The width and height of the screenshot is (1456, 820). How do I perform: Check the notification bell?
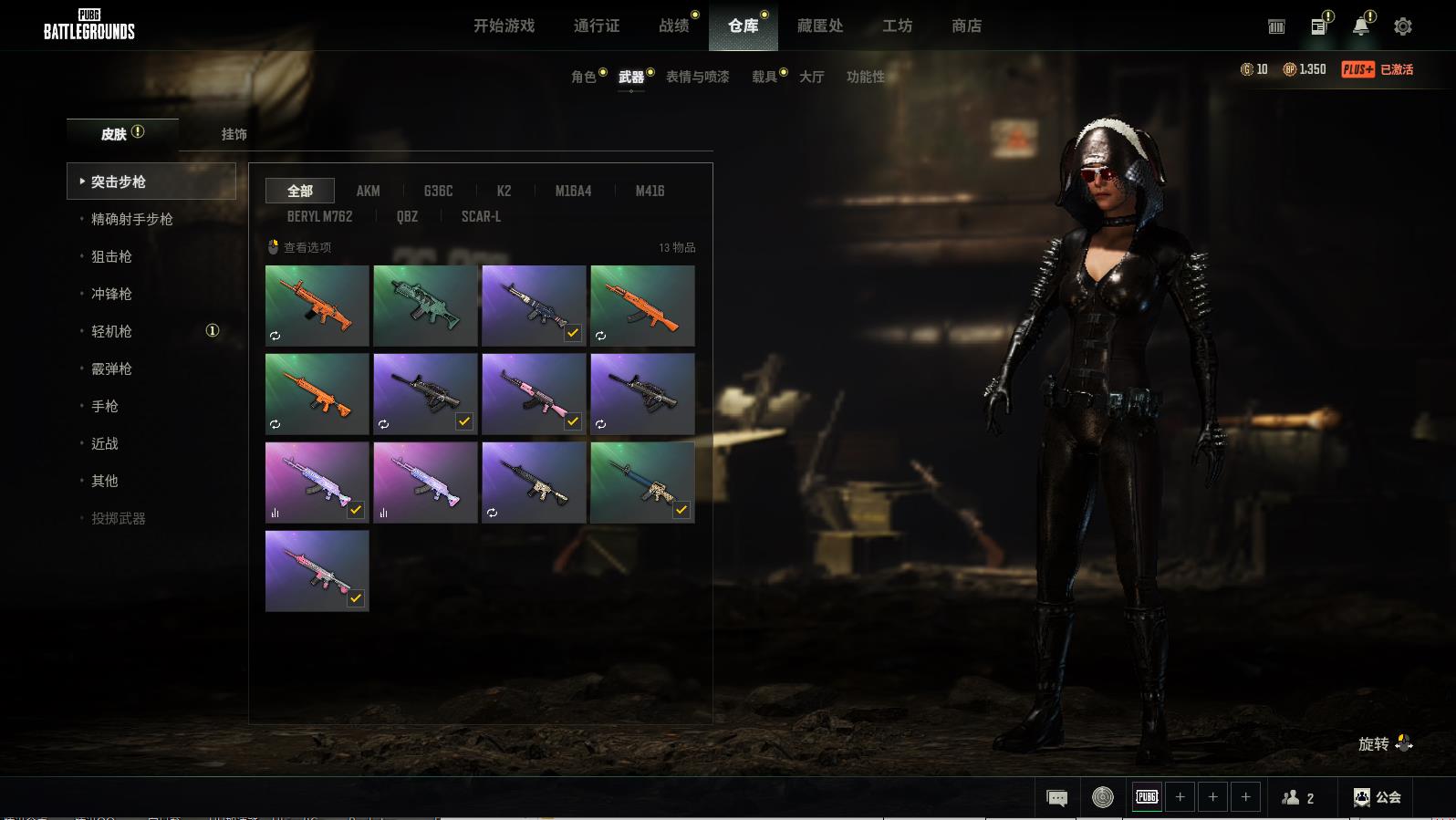click(x=1360, y=26)
